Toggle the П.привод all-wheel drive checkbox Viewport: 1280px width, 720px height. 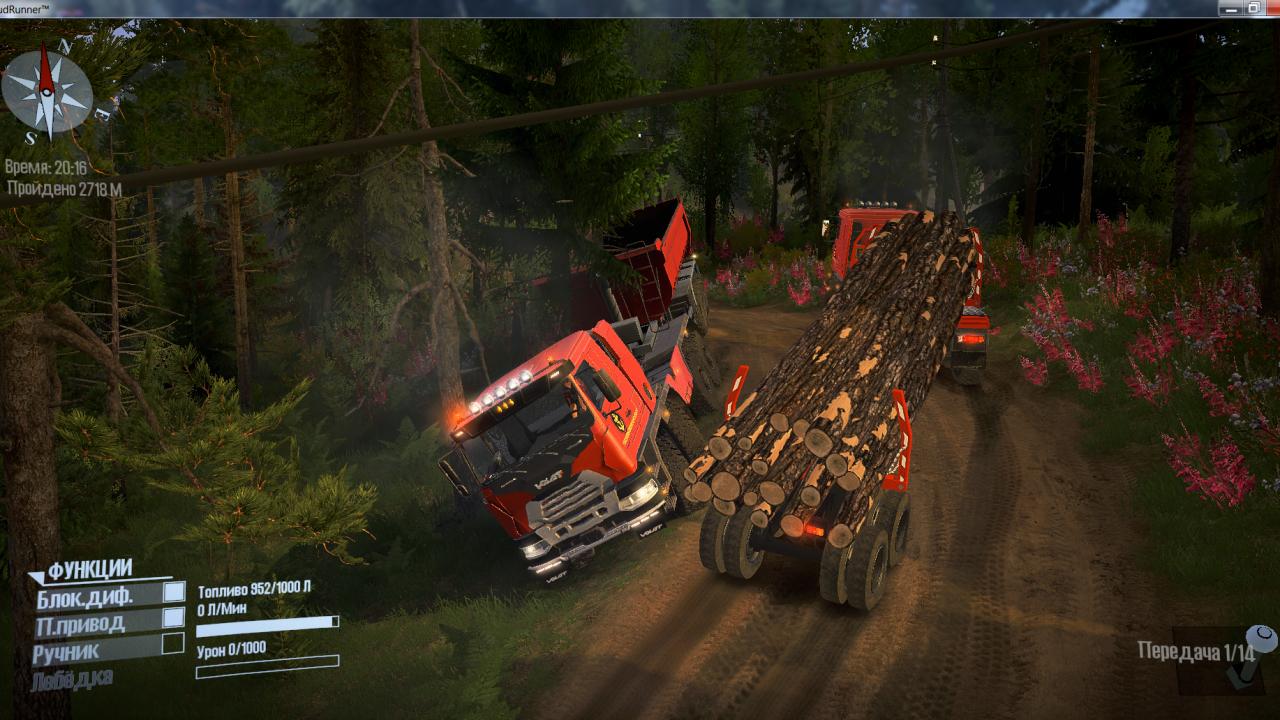point(174,617)
